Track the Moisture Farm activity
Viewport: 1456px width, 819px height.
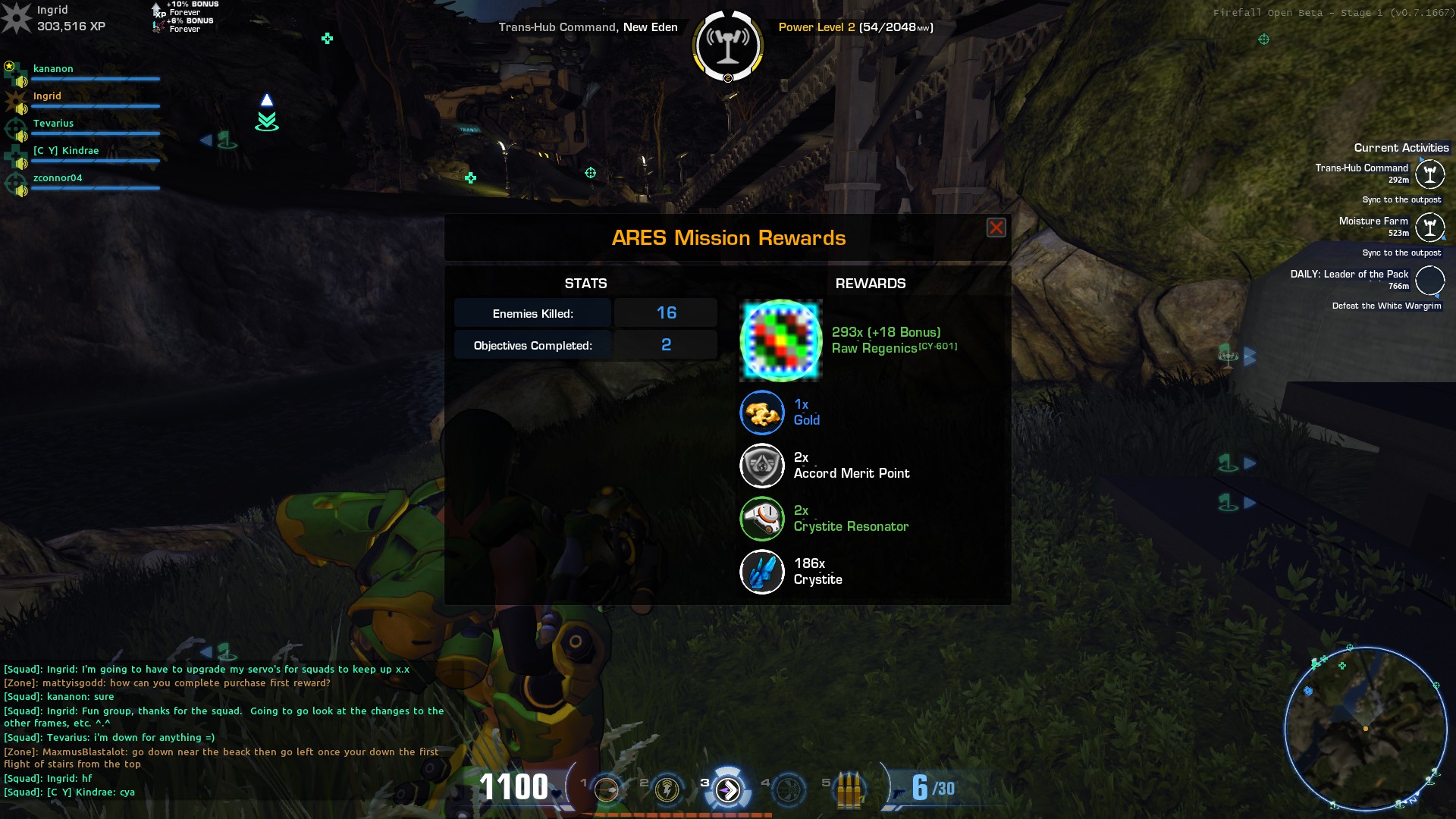1429,227
